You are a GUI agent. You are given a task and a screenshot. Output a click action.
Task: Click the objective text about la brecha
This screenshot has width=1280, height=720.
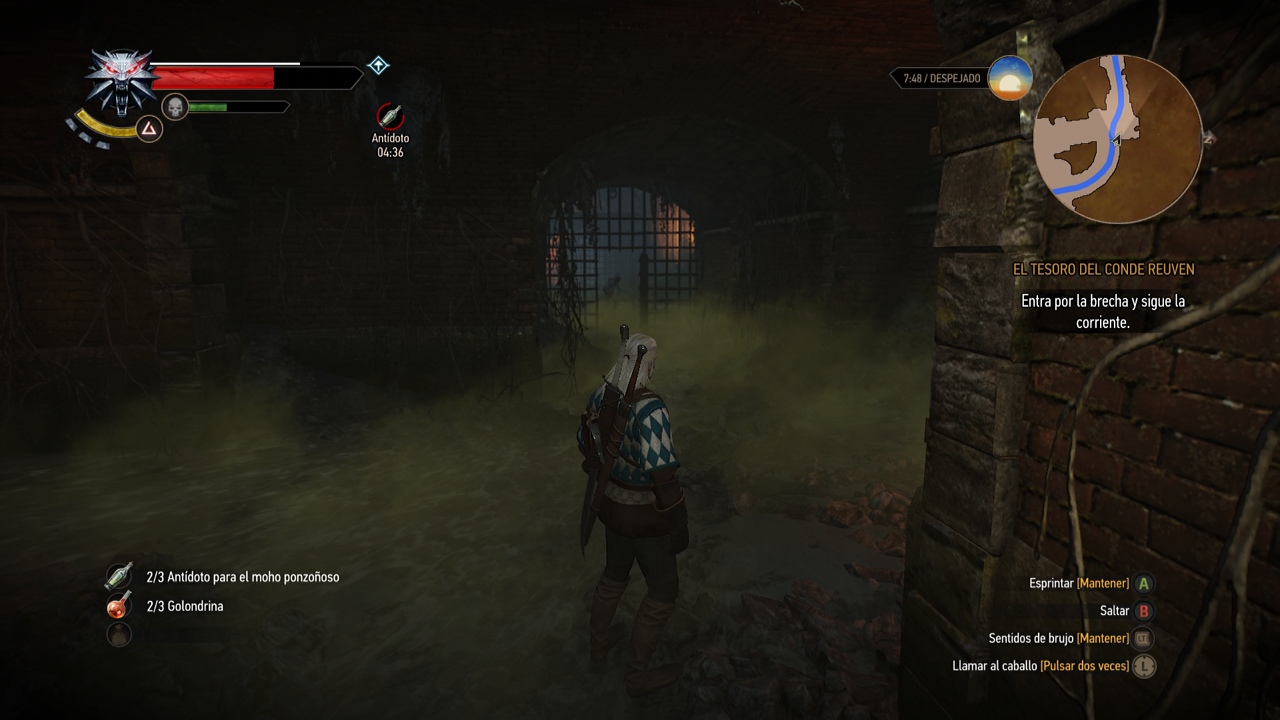(1102, 312)
